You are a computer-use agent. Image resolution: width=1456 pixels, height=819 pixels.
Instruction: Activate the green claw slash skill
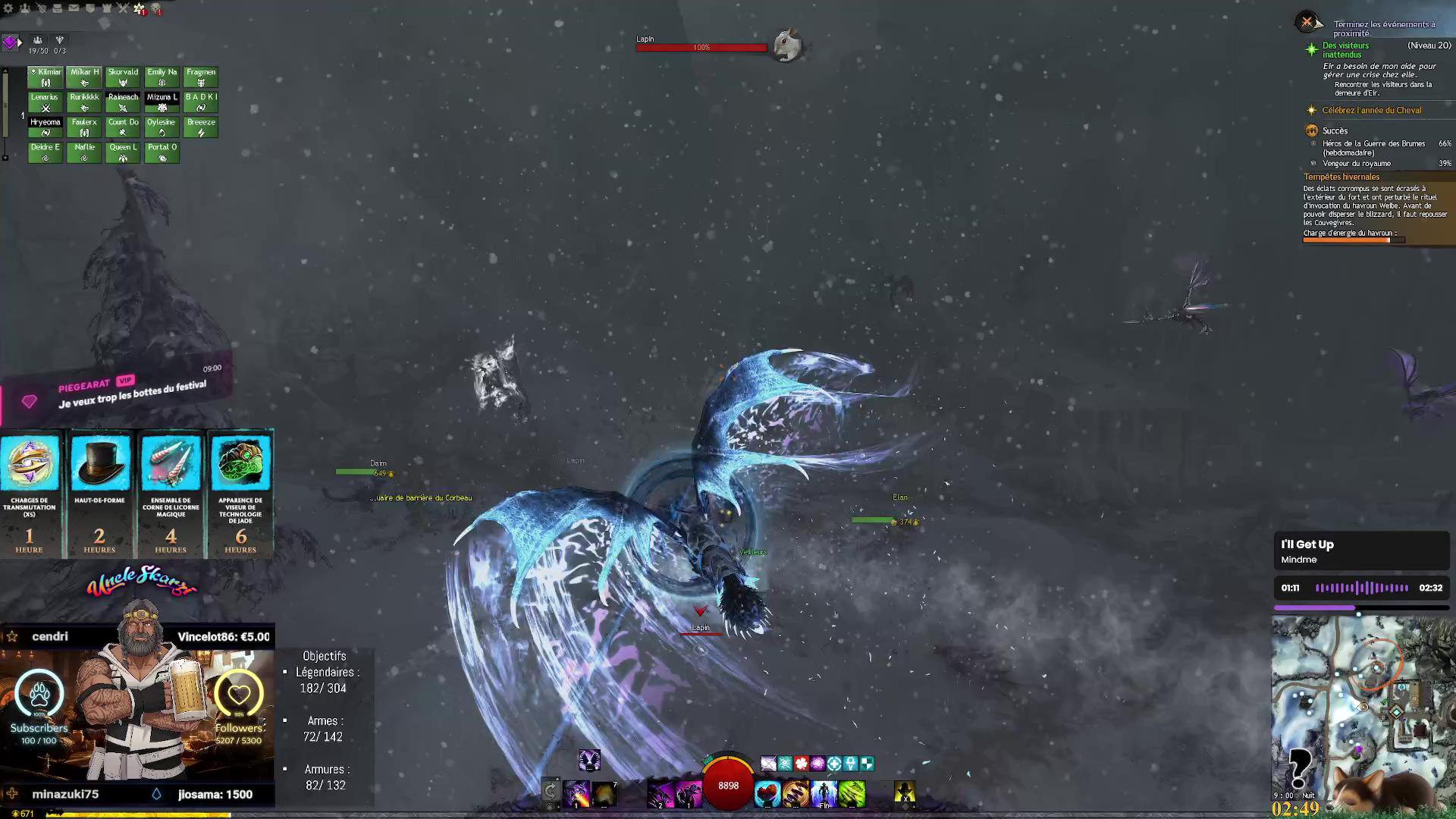(852, 794)
